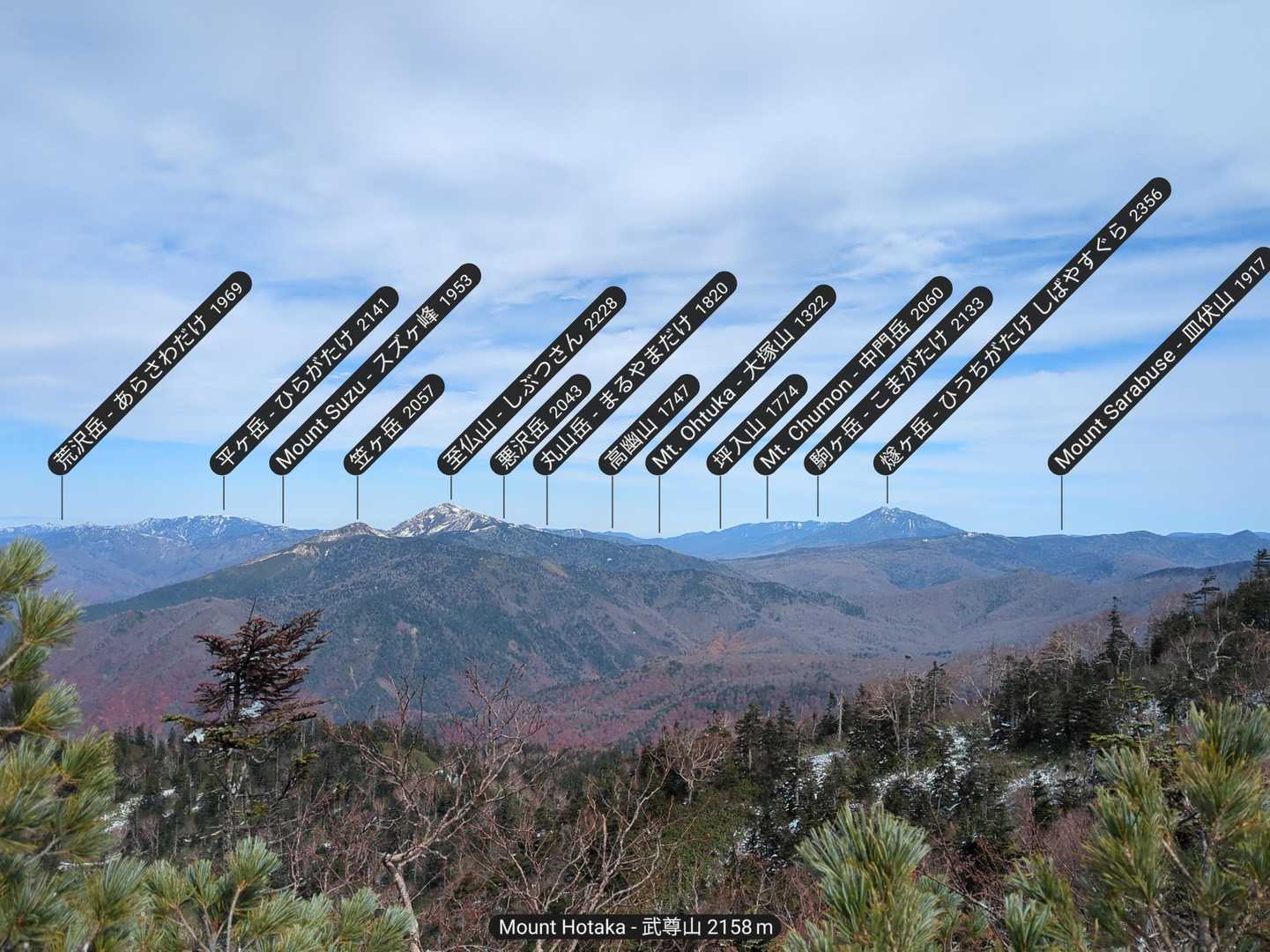Image resolution: width=1270 pixels, height=952 pixels.
Task: Choose the 駒ヶ岳 2133 peak label
Action: (899, 381)
